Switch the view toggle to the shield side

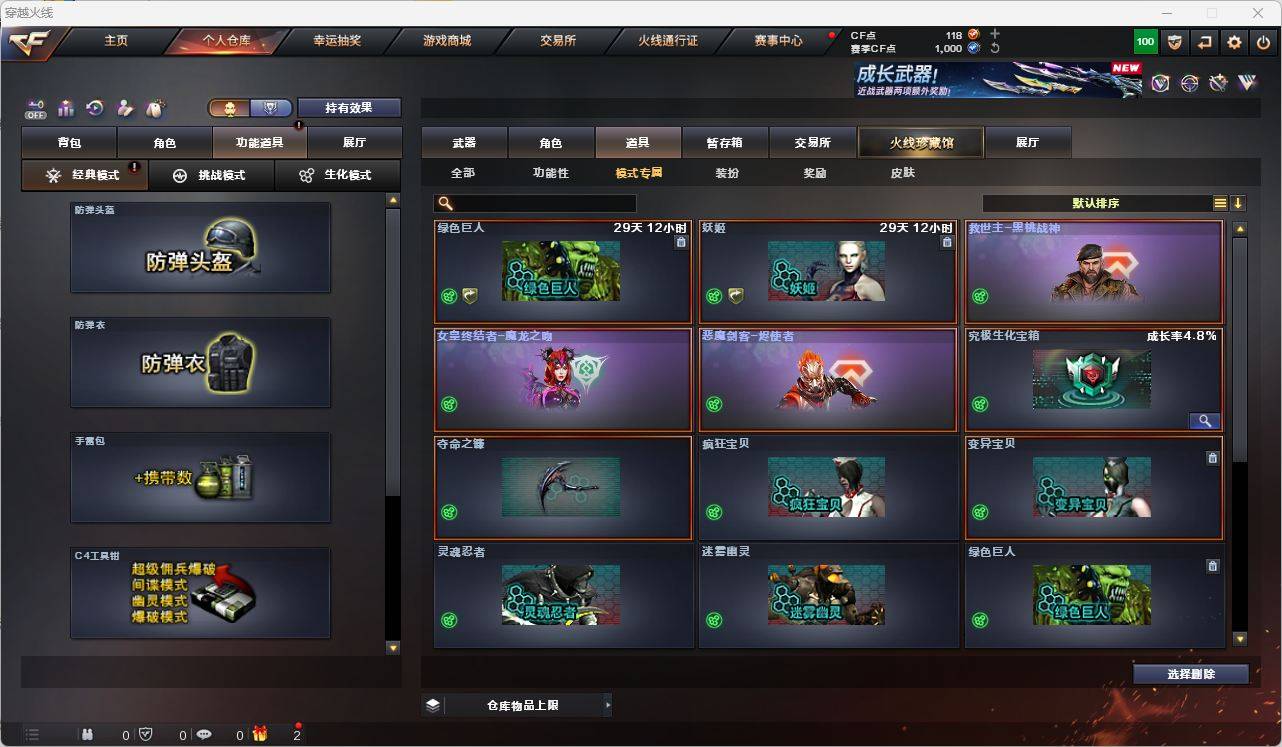click(x=270, y=107)
